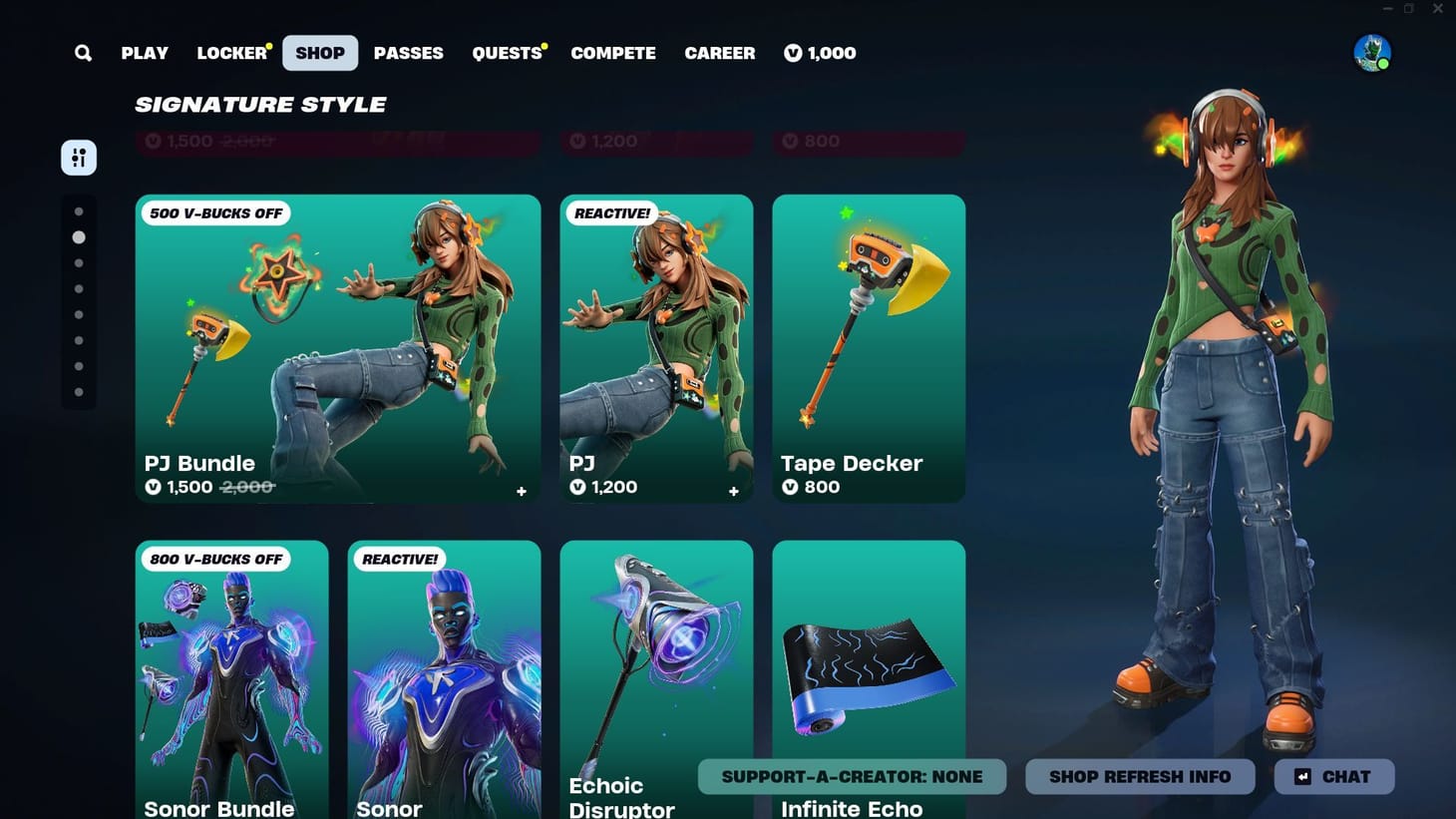Open the PASSES tab
Viewport: 1456px width, 819px height.
408,53
